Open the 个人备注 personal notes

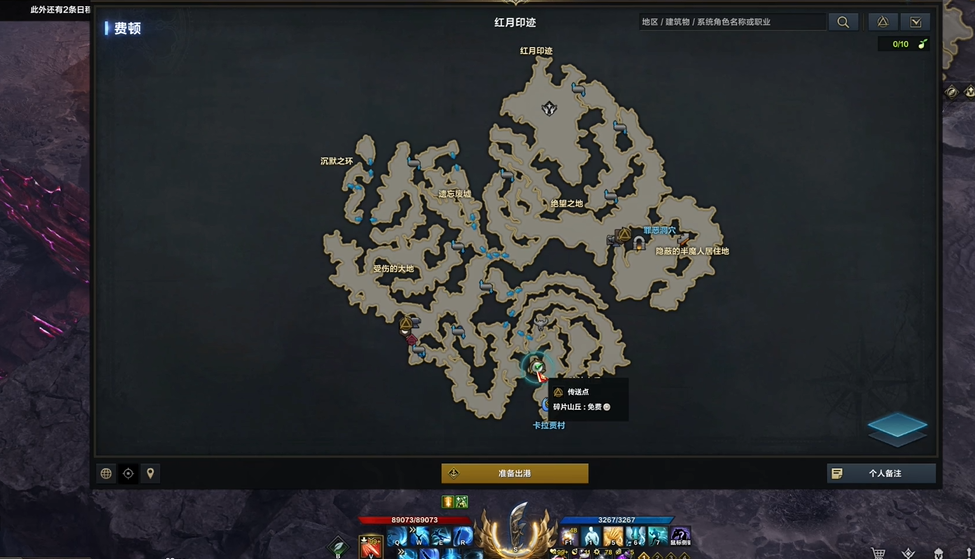[881, 473]
